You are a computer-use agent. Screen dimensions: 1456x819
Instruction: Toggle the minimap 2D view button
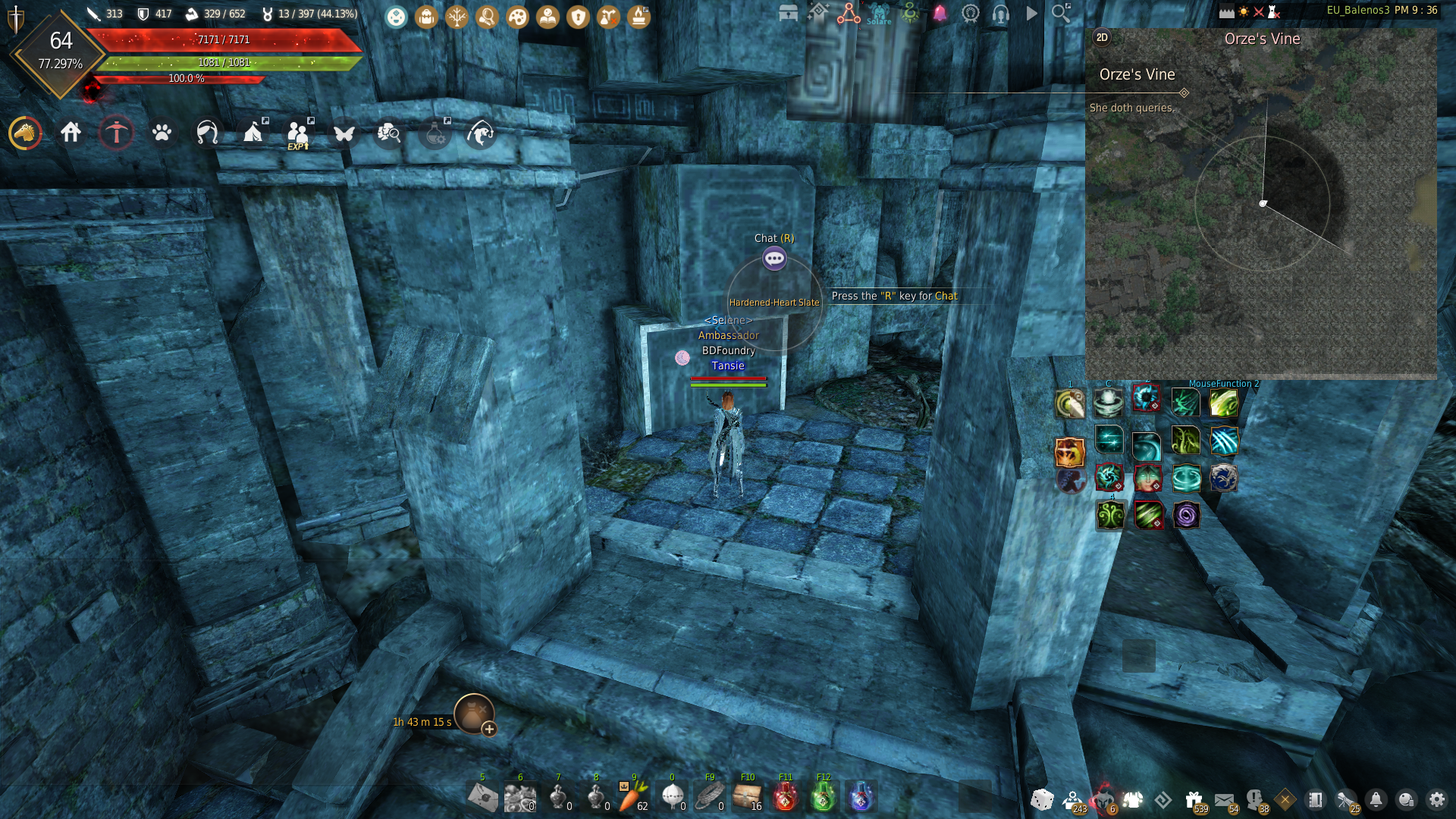[x=1102, y=37]
